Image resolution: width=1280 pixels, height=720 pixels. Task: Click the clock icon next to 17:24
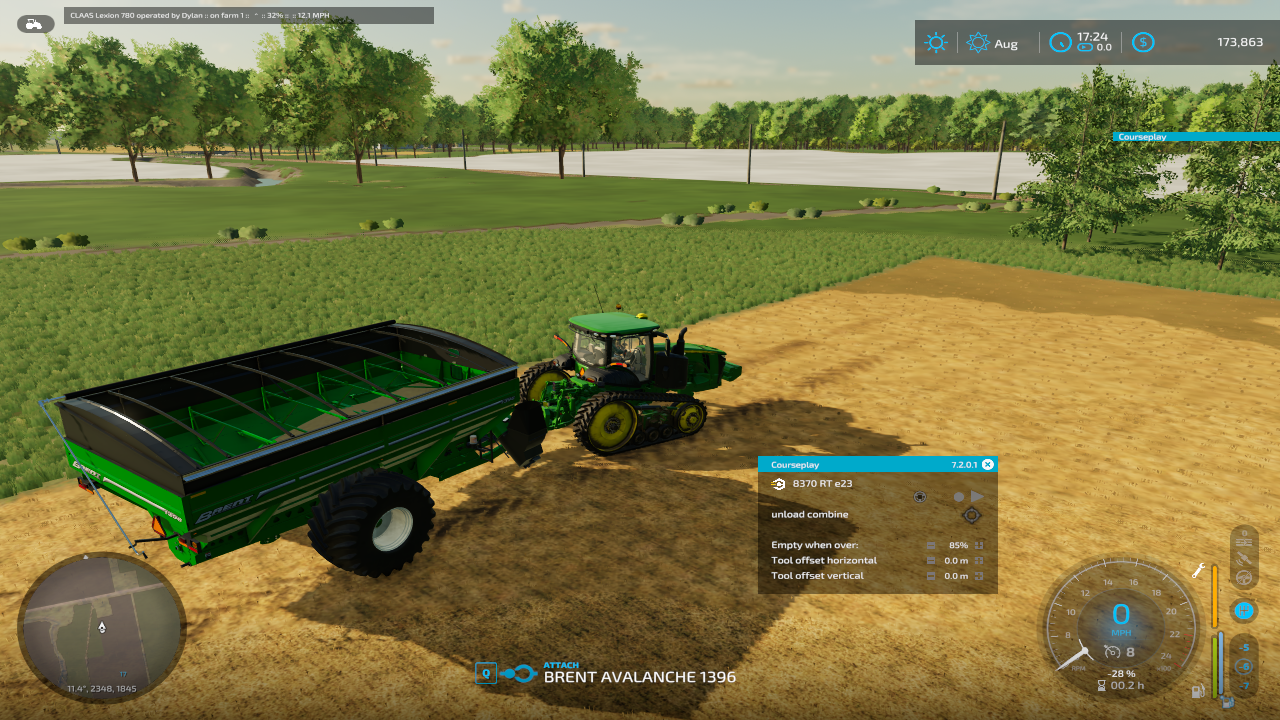(x=1060, y=42)
